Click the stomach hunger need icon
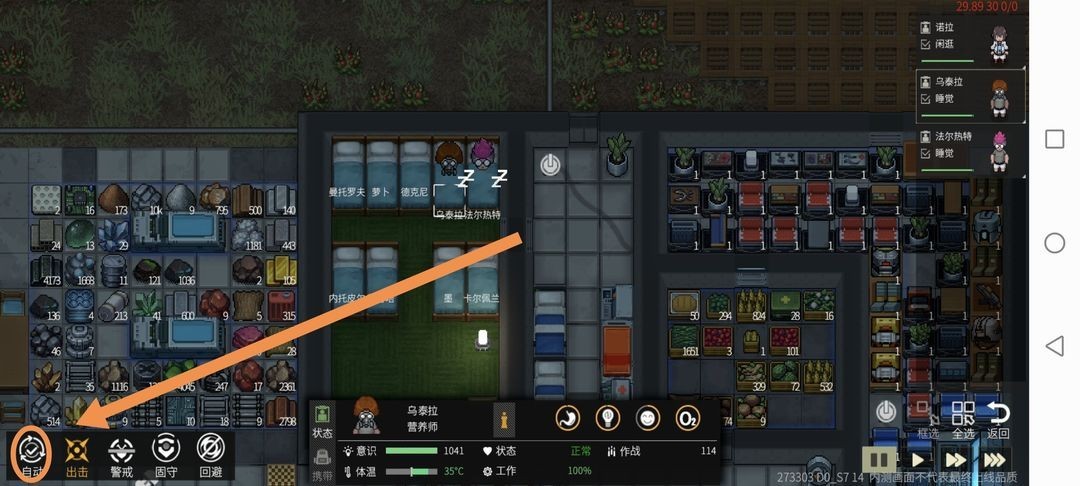 [x=569, y=418]
